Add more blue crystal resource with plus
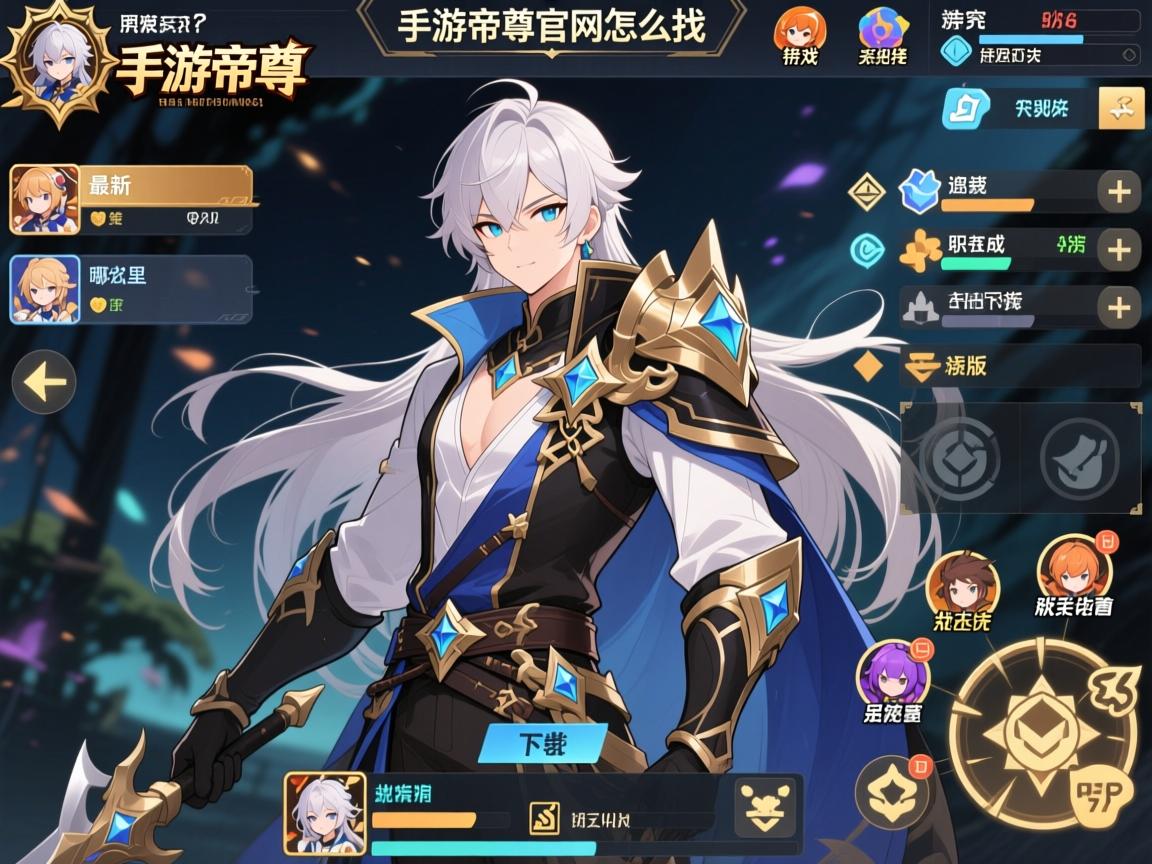The height and width of the screenshot is (864, 1152). point(1119,191)
